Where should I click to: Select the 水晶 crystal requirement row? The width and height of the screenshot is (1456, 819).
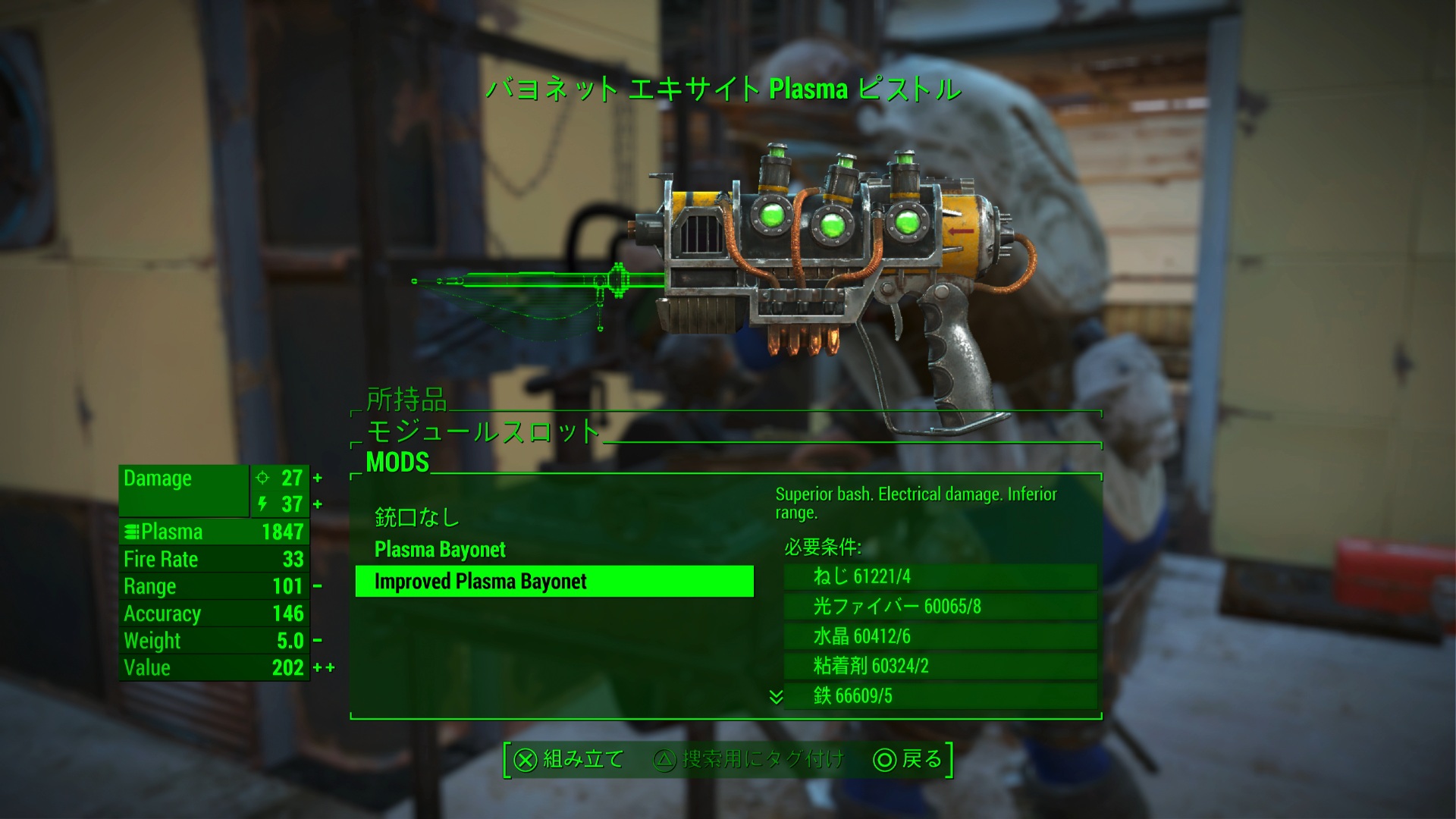point(940,635)
